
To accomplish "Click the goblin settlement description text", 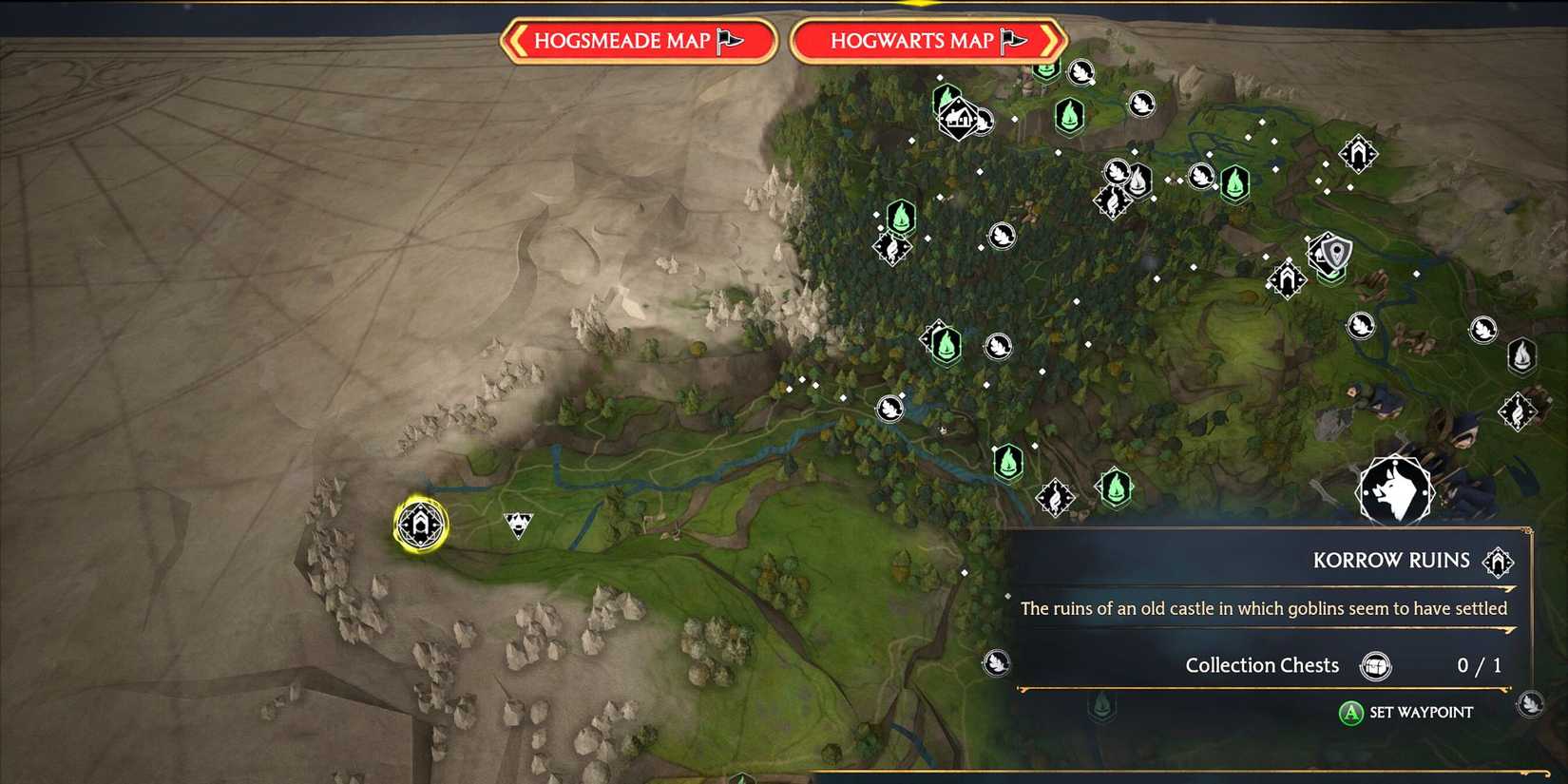I will (x=1264, y=608).
